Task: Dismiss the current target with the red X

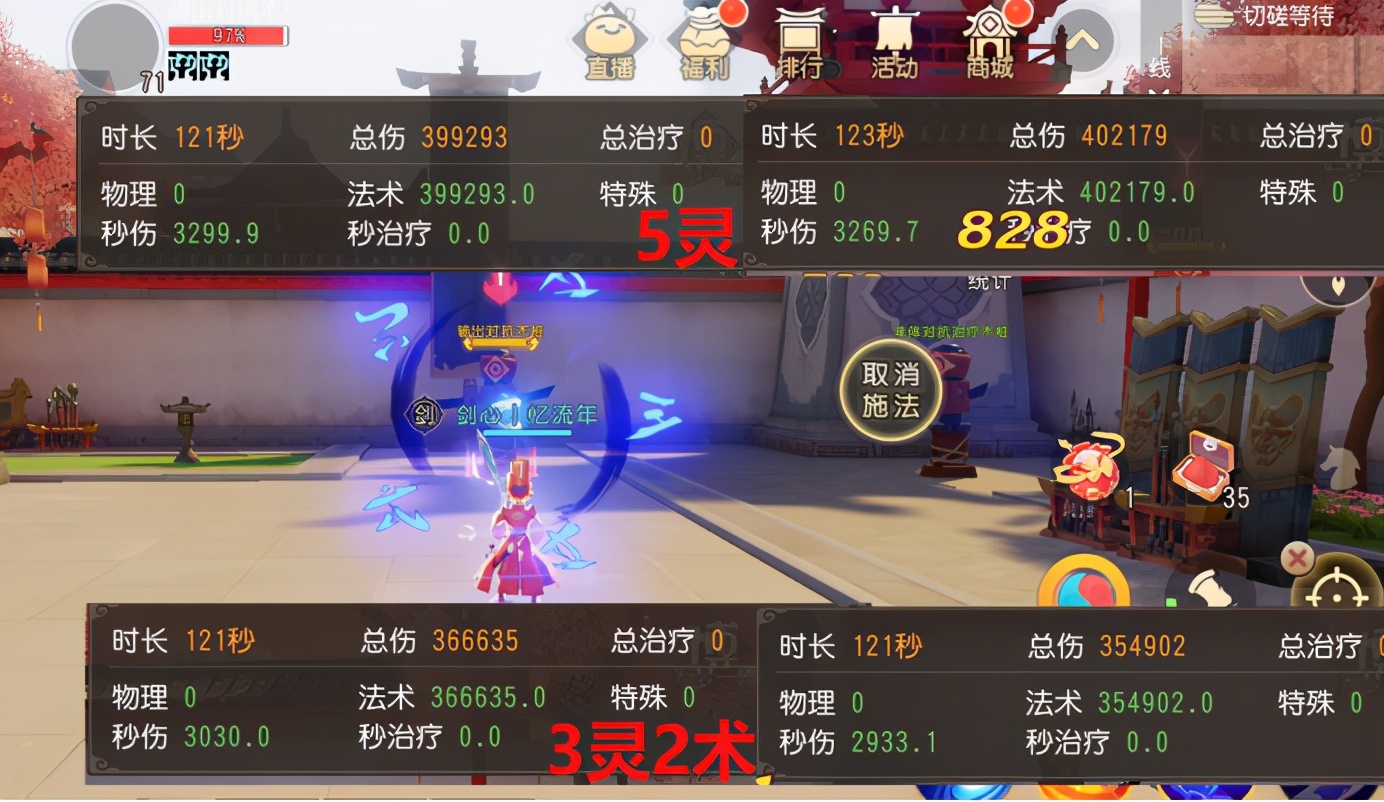Action: (x=1297, y=558)
